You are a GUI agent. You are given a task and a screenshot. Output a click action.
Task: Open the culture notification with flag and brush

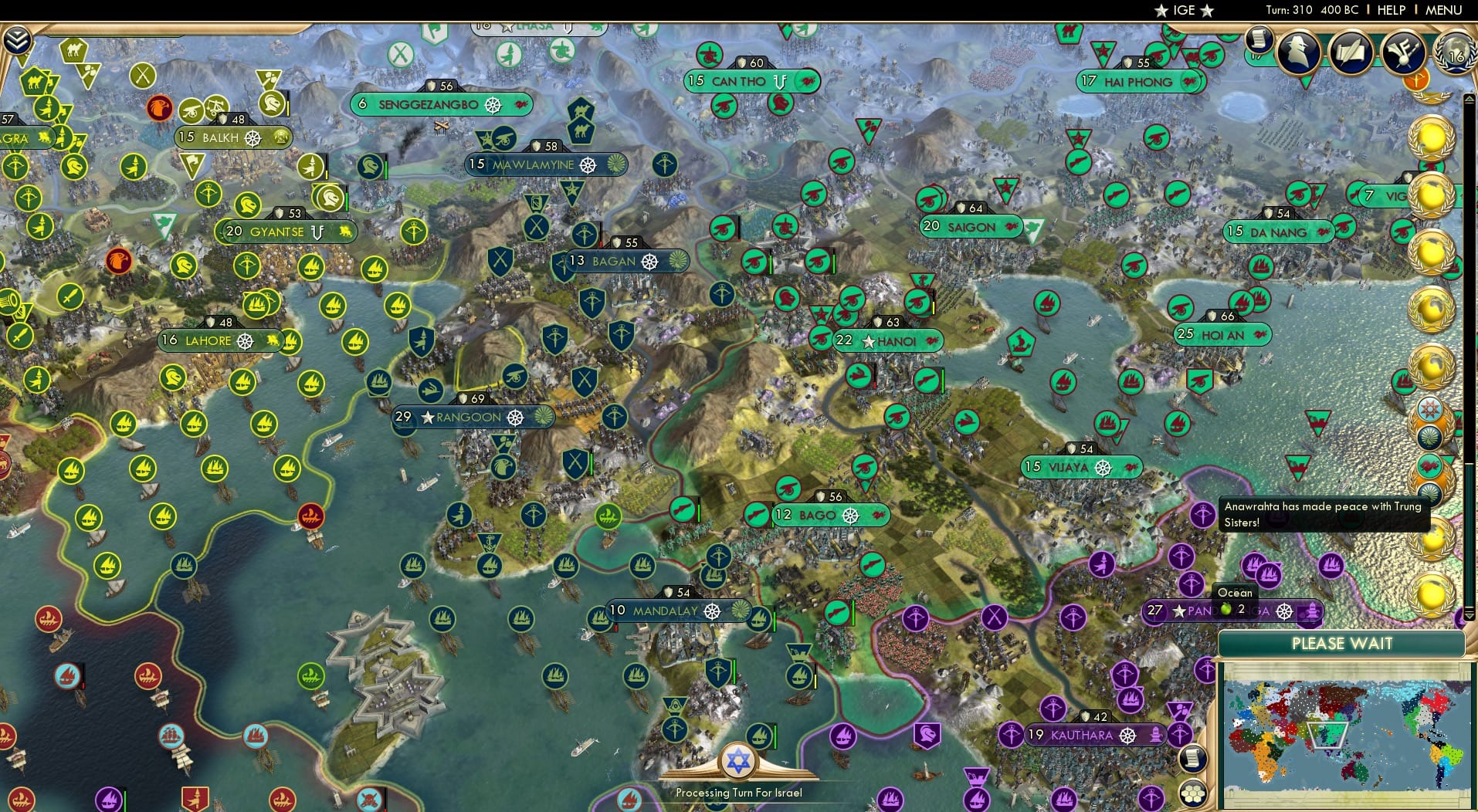click(x=1402, y=52)
